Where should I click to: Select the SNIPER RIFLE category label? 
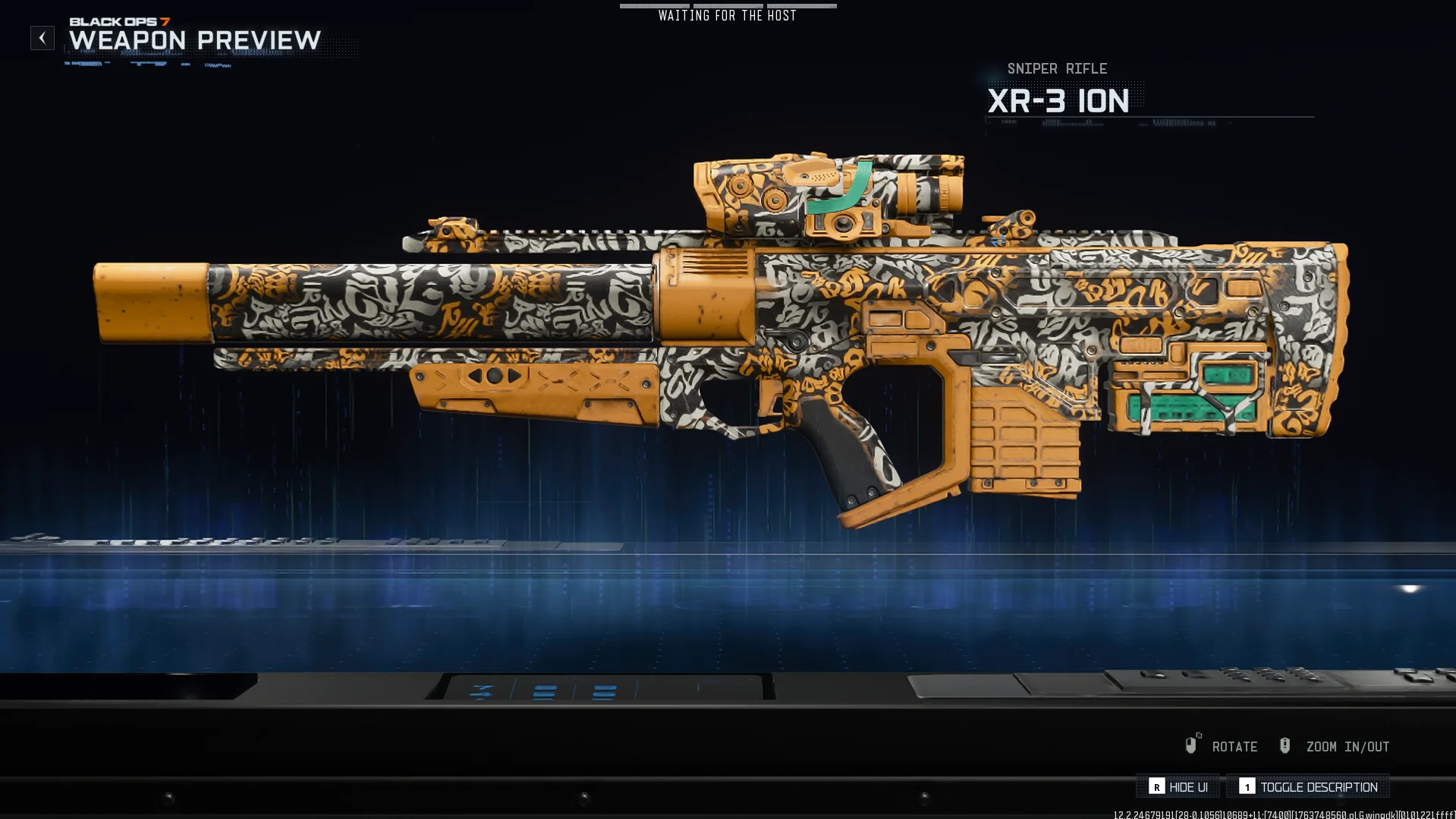pyautogui.click(x=1056, y=68)
